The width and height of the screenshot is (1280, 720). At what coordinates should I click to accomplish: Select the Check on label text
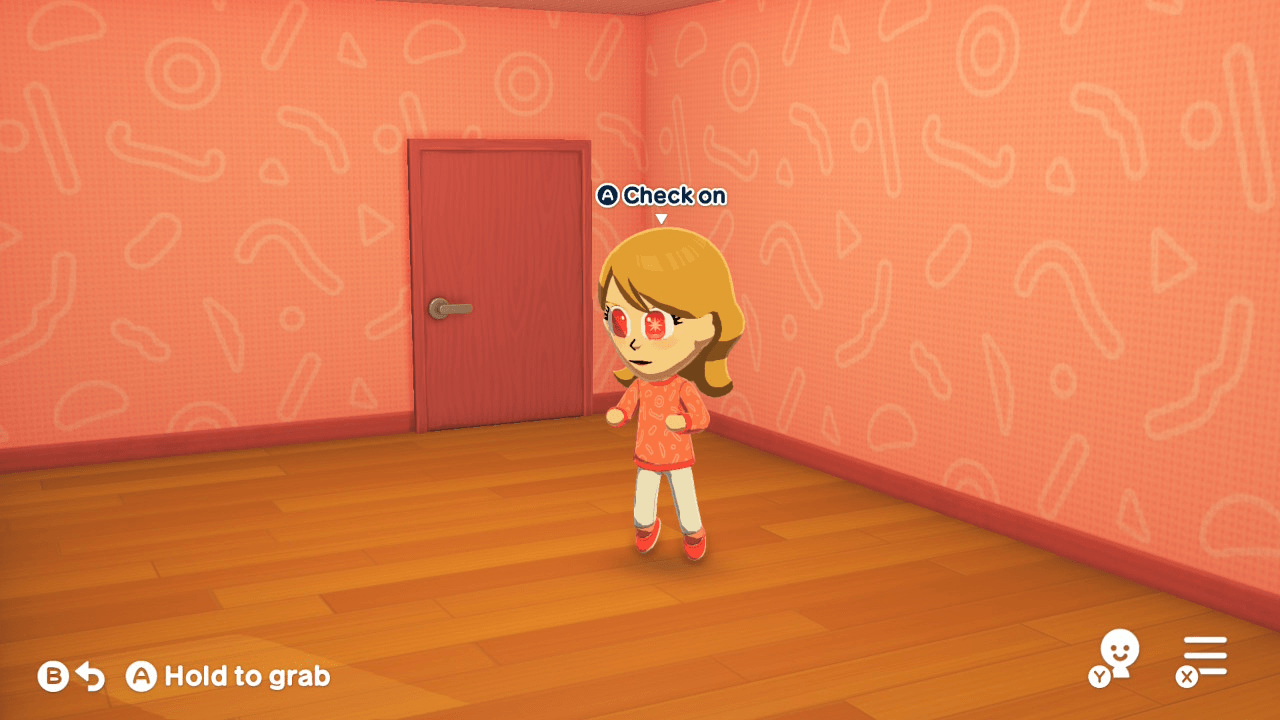[x=675, y=196]
